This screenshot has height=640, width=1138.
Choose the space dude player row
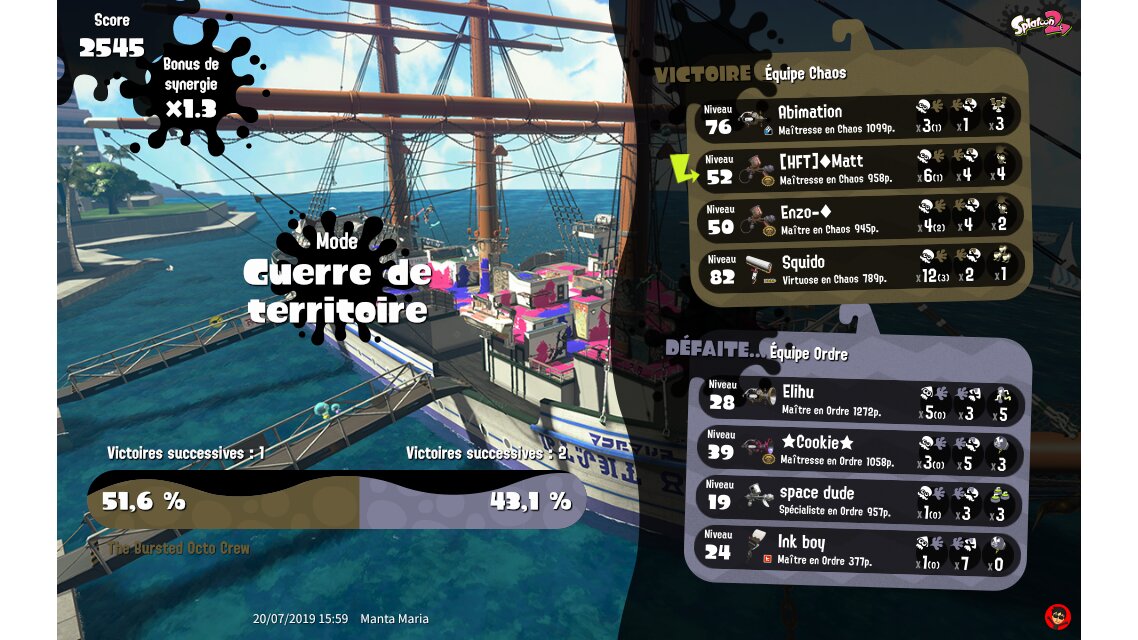[860, 501]
